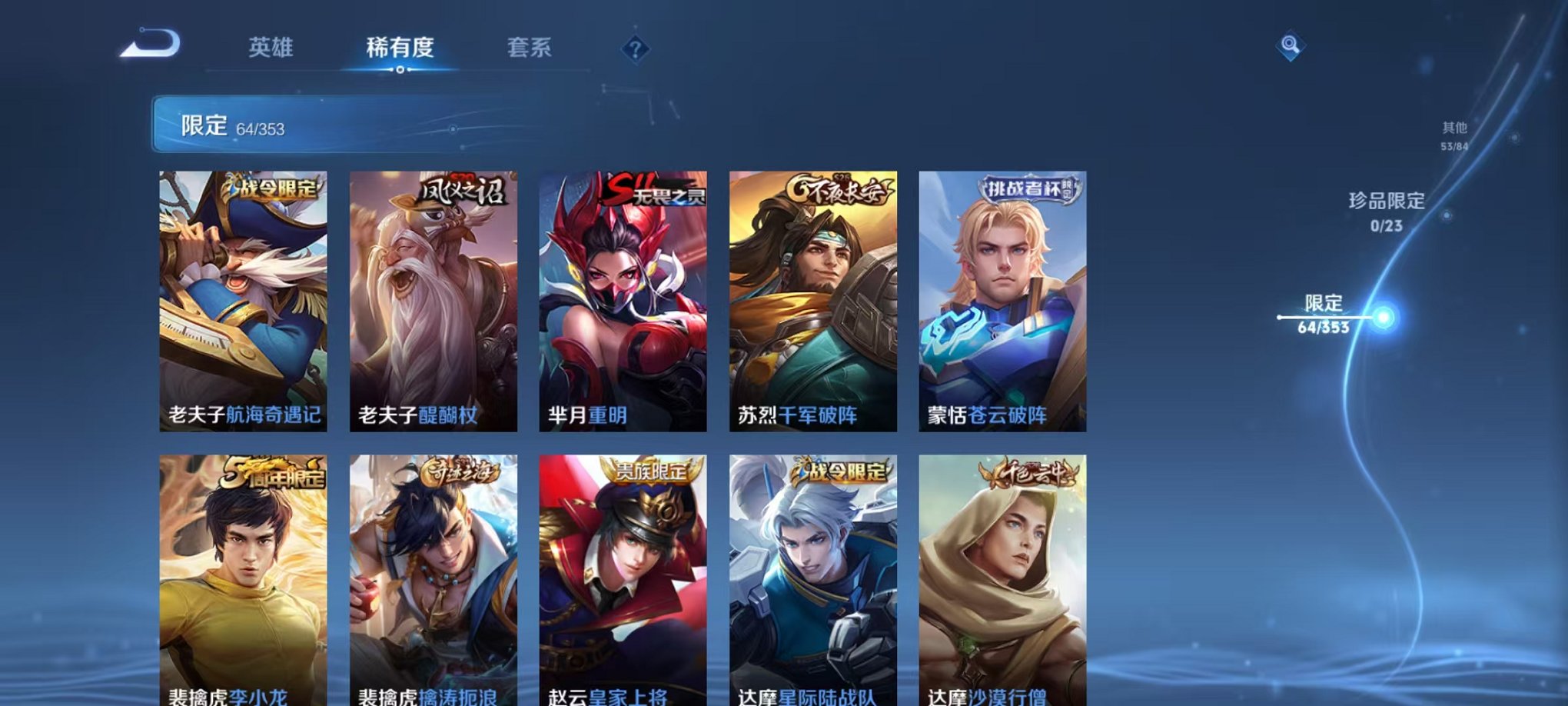The width and height of the screenshot is (1568, 706).
Task: Click the help question mark icon
Action: [x=635, y=48]
